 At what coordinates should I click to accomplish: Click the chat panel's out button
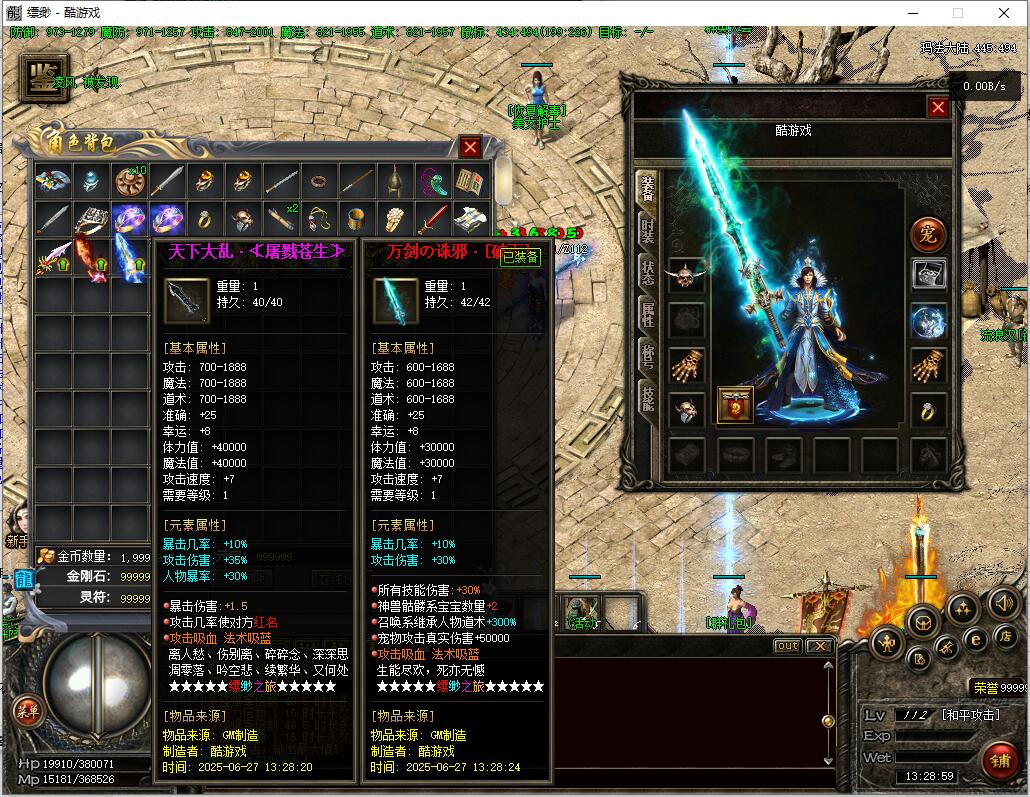[x=788, y=646]
